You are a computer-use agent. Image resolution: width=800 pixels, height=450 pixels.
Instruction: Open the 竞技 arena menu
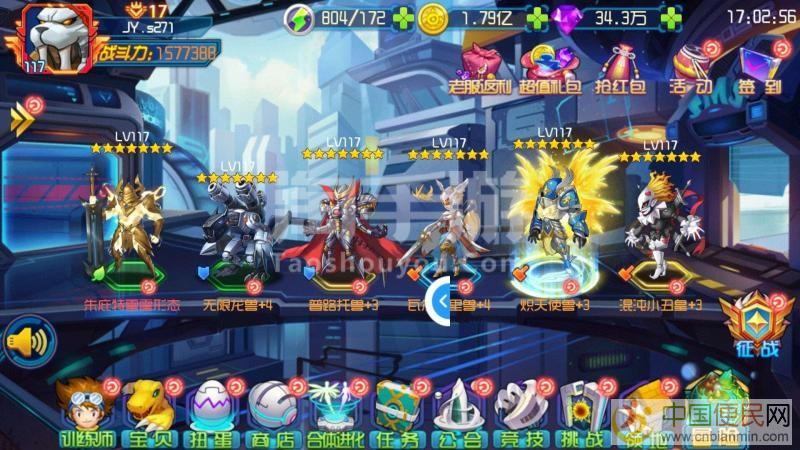[x=522, y=412]
